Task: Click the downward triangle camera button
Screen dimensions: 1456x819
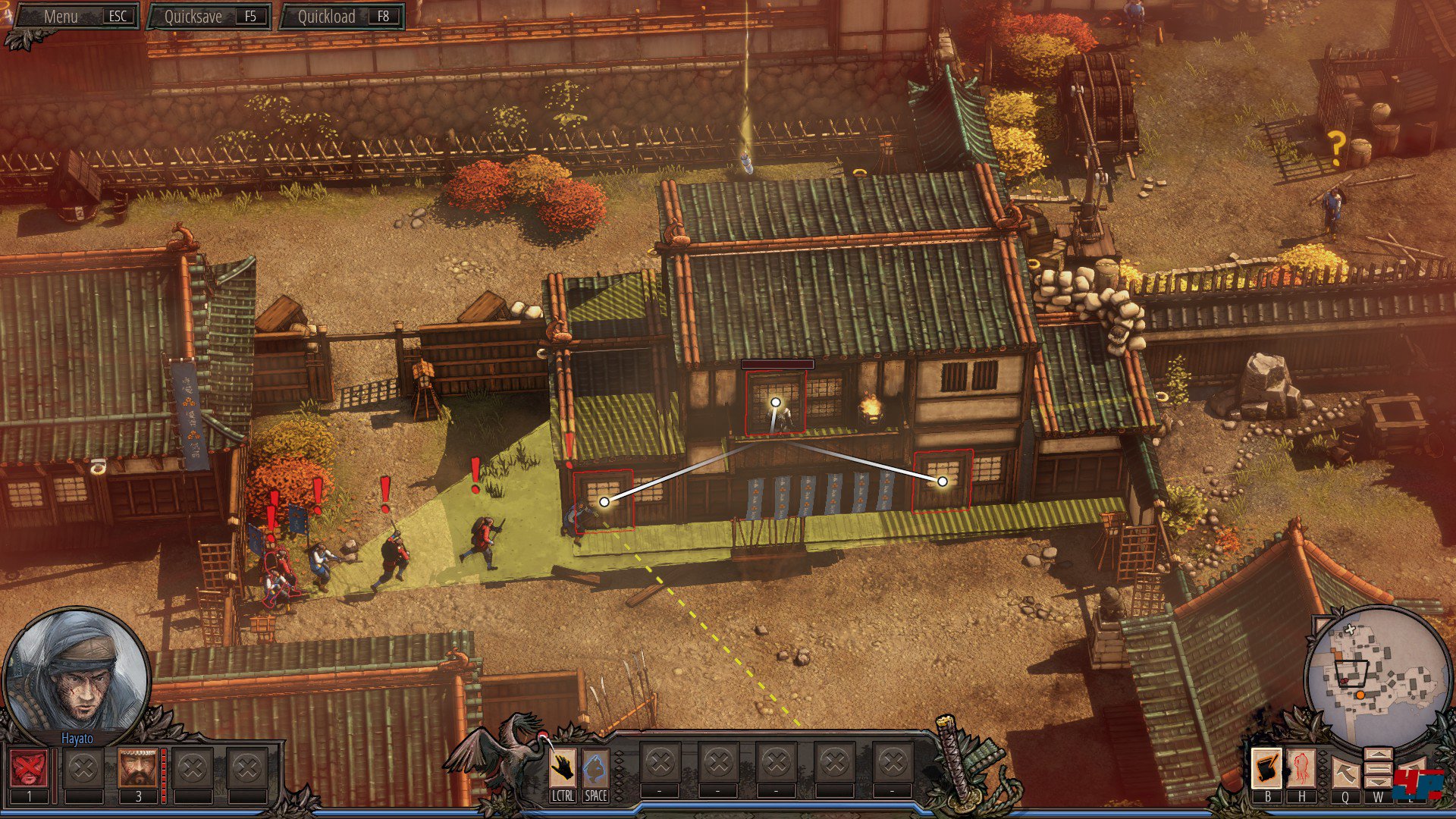Action: pyautogui.click(x=1378, y=781)
